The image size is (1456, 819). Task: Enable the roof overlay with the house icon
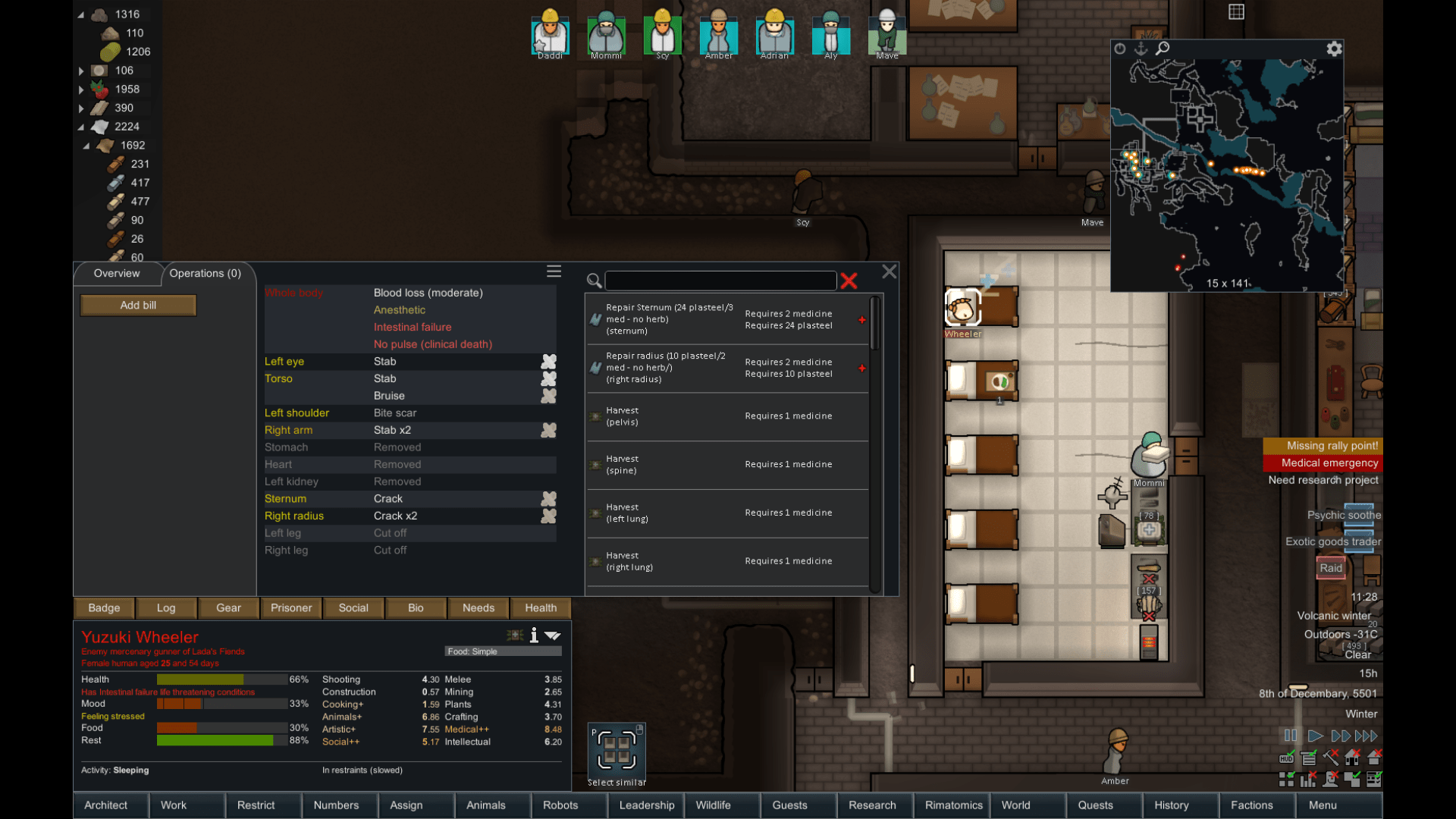point(1374,758)
